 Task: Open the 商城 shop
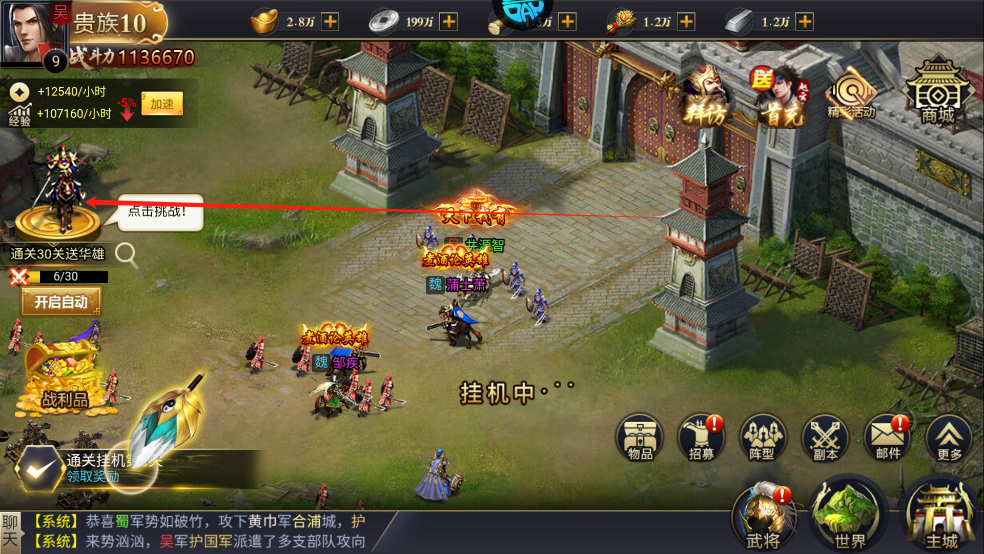coord(937,89)
